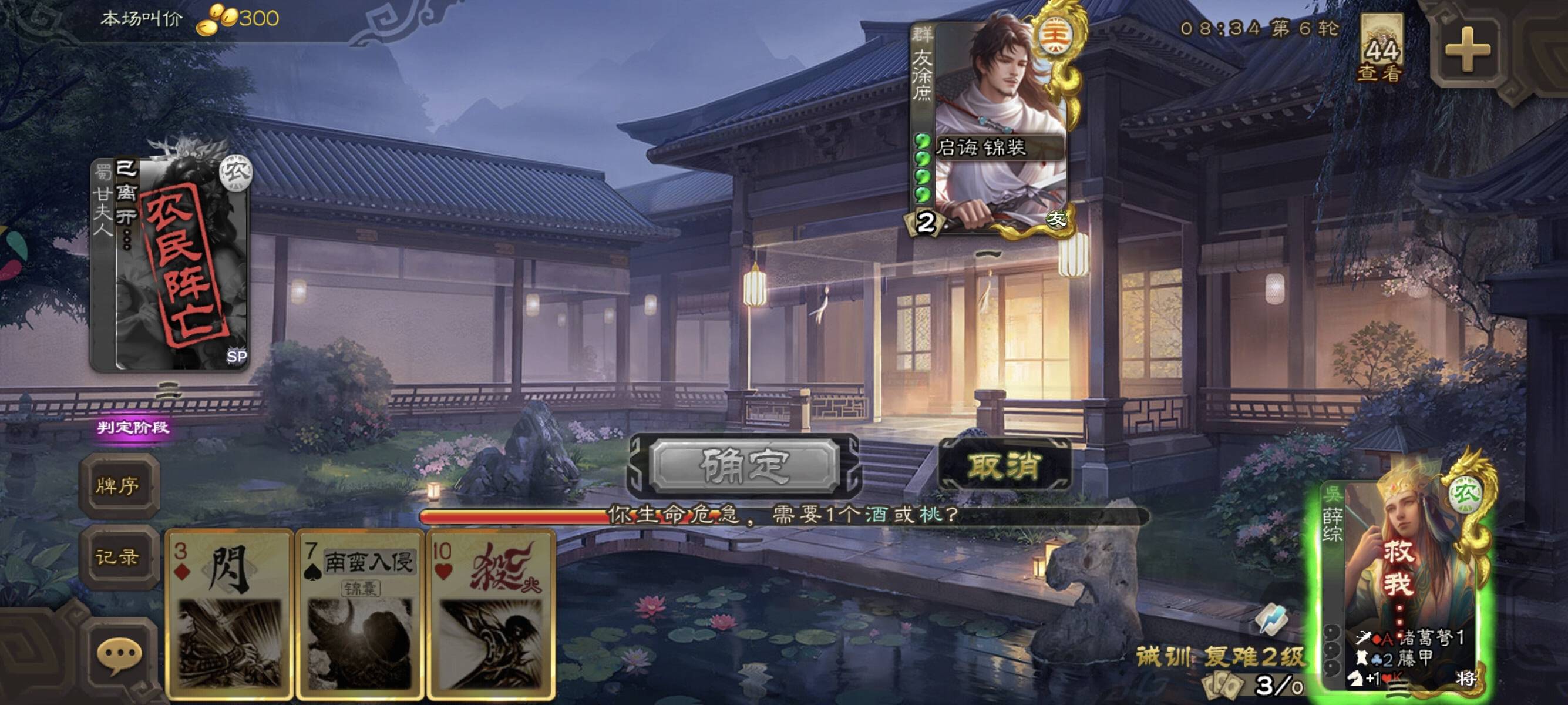This screenshot has width=1568, height=705.
Task: Open the chat speech bubble
Action: click(119, 656)
